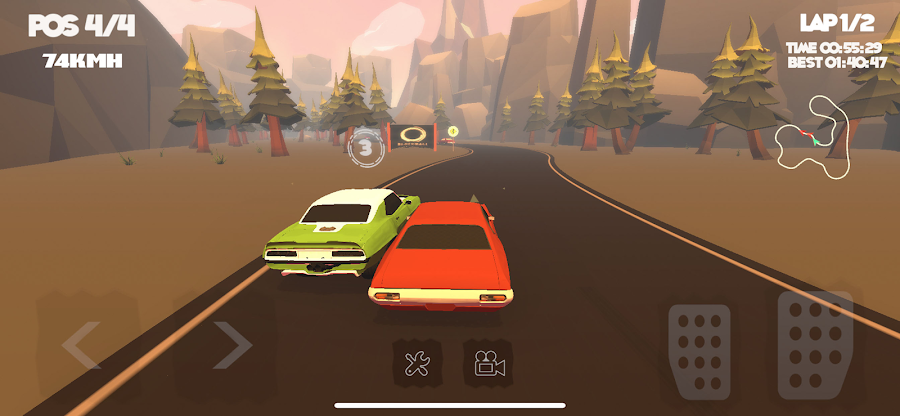Steer right with the right arrow
The height and width of the screenshot is (416, 900).
230,346
